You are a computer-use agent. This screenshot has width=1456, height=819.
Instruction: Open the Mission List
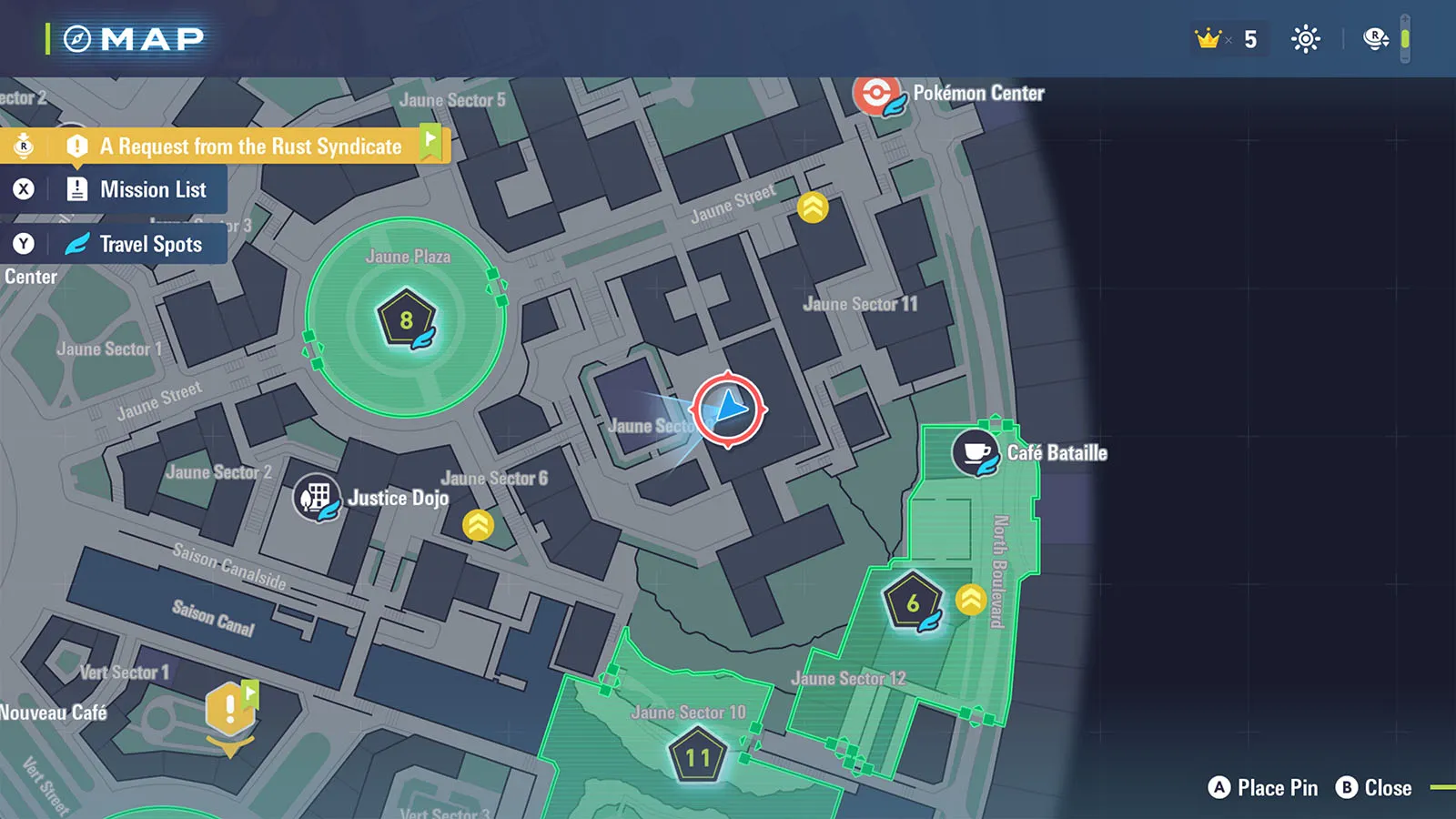152,189
